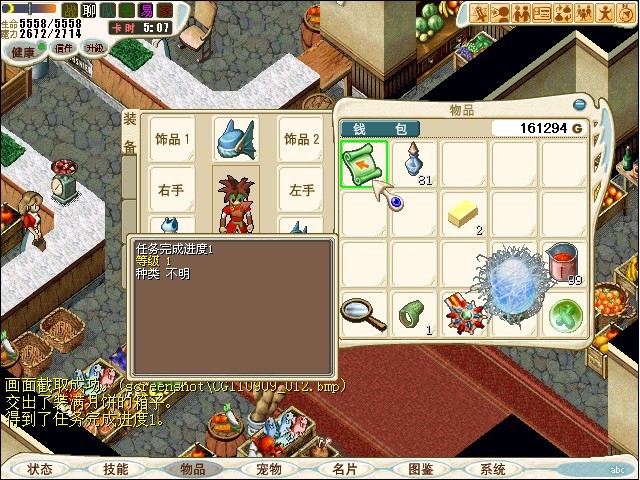
Task: Open the 技能 skills menu
Action: 115,468
